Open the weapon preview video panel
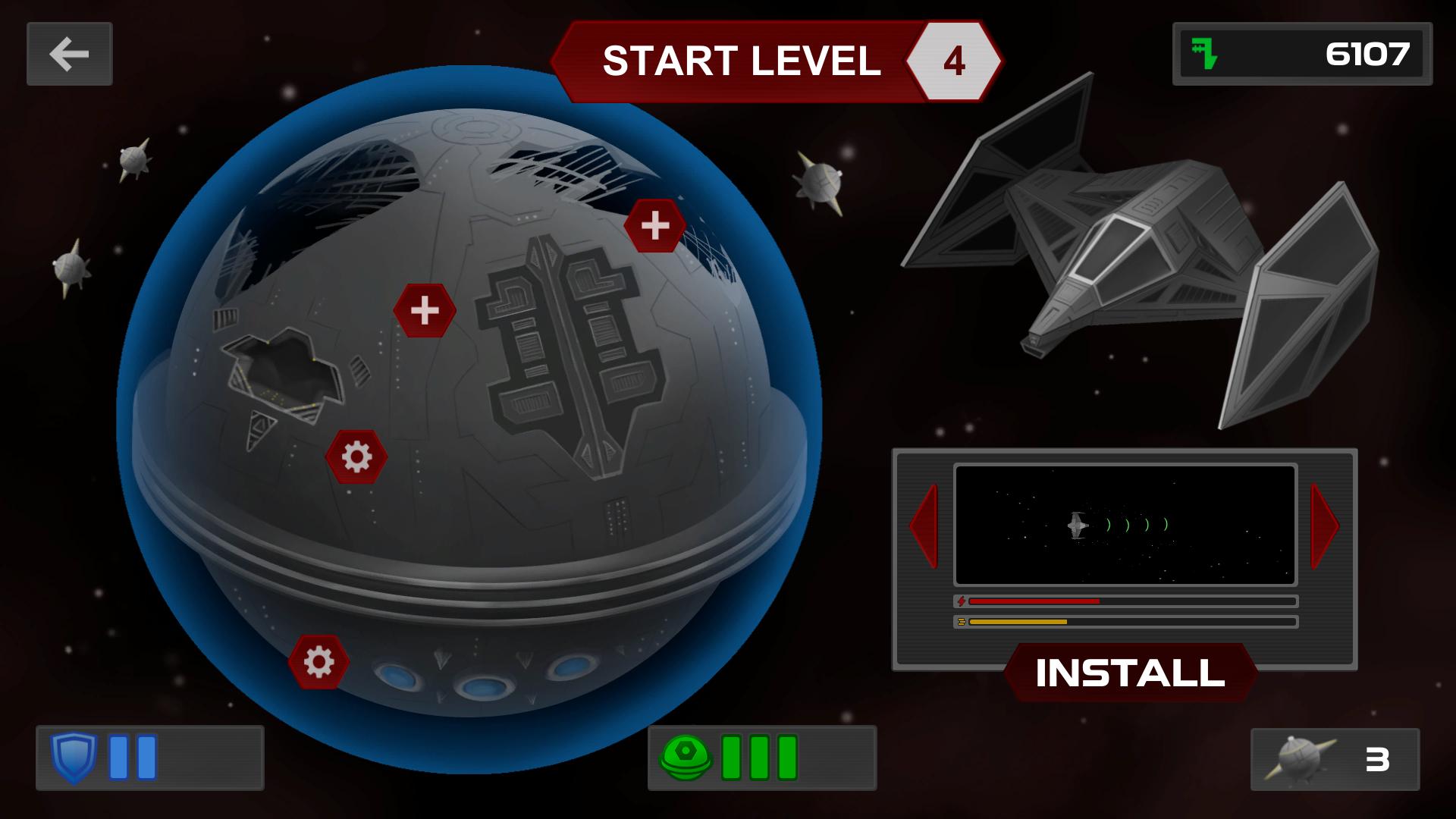The width and height of the screenshot is (1456, 819). pos(1125,526)
